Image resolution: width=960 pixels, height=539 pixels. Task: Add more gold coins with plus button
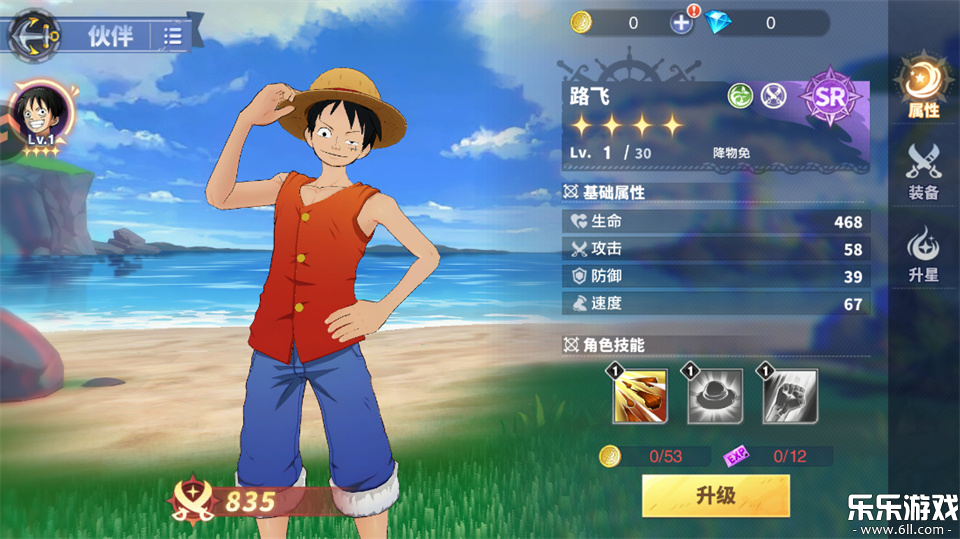(681, 23)
